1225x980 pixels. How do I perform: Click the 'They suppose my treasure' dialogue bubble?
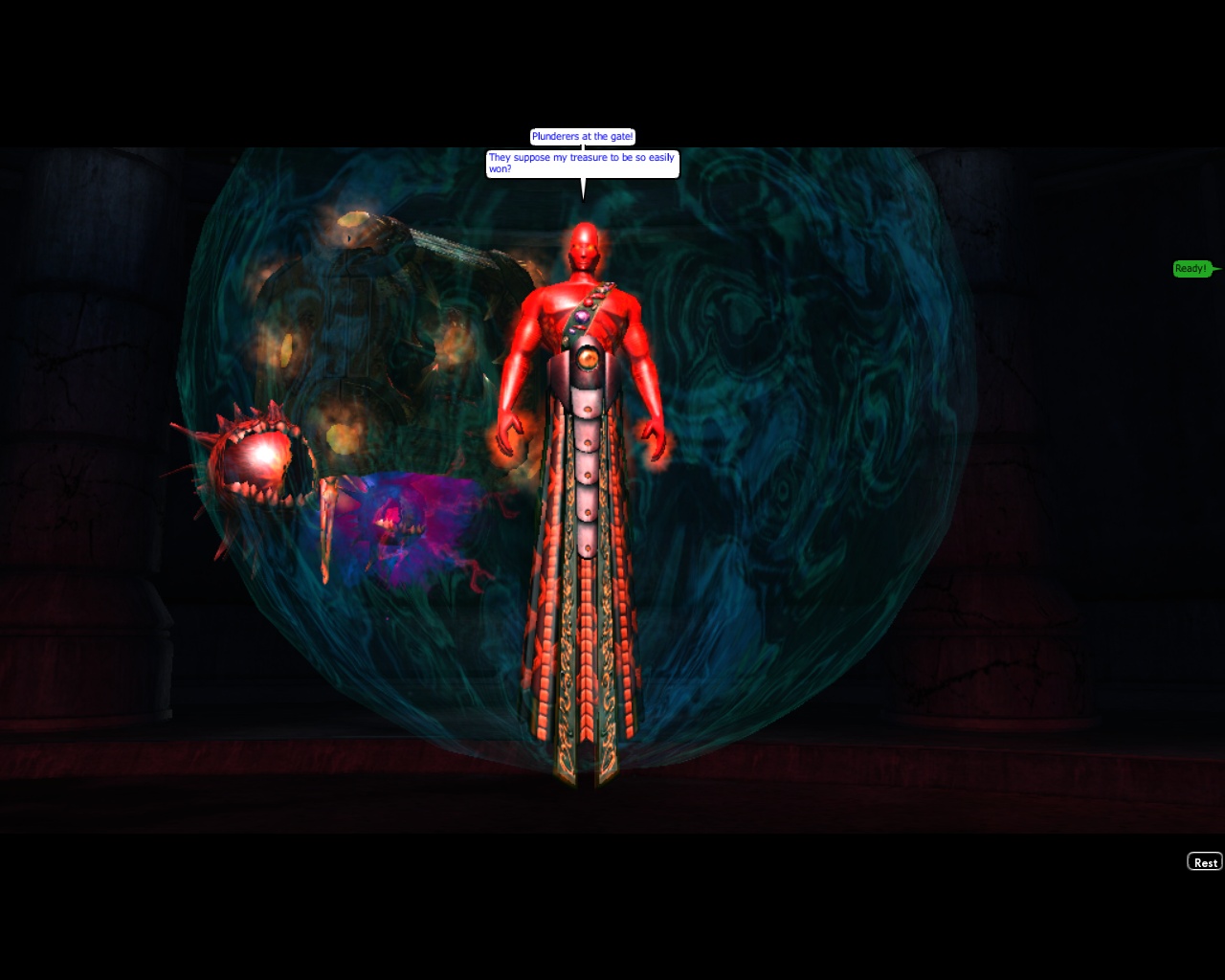click(x=582, y=164)
